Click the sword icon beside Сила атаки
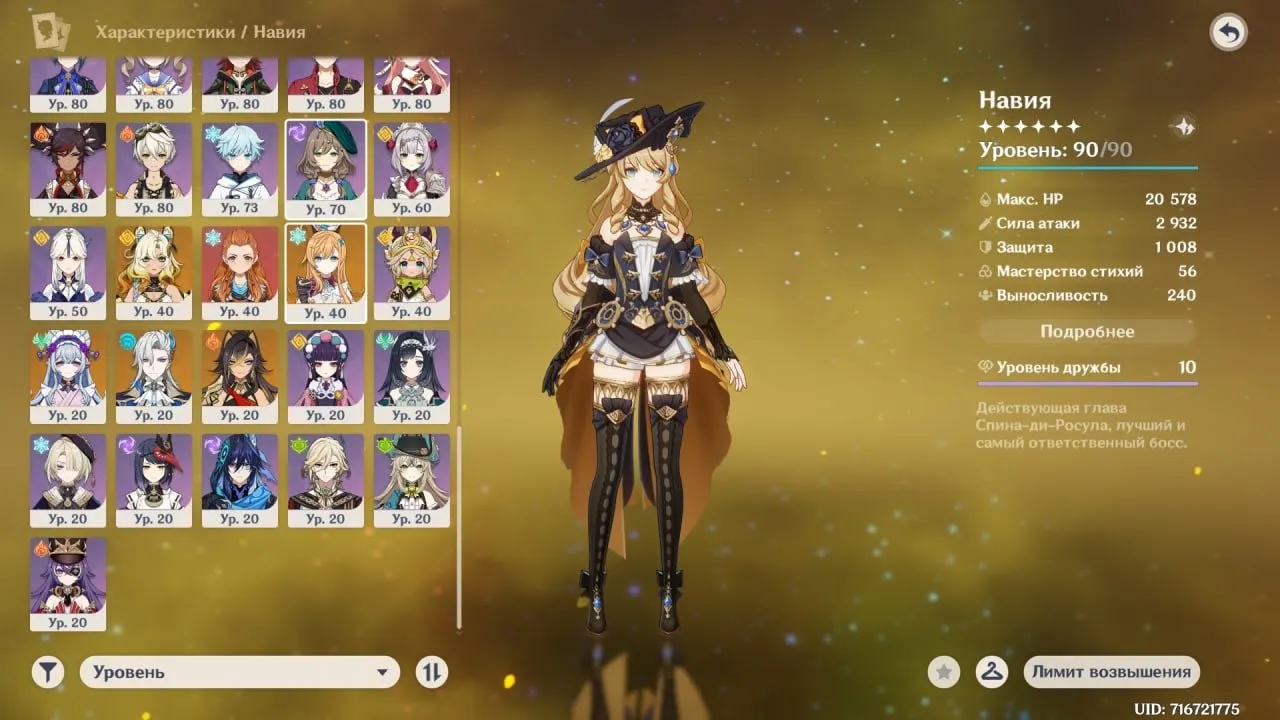This screenshot has width=1280, height=720. point(986,223)
